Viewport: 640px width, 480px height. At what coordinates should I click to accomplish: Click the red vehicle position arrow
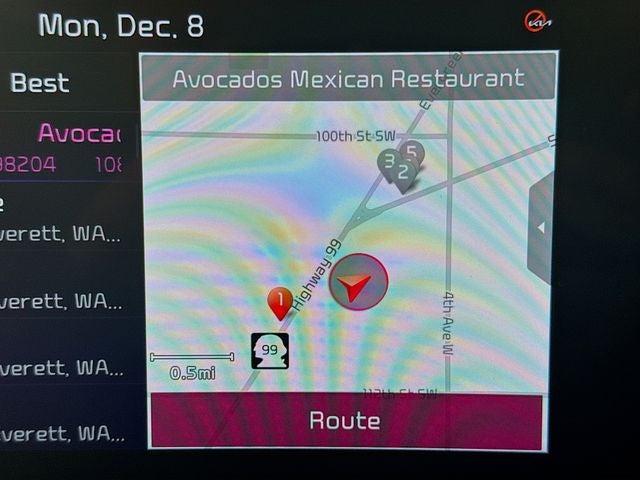coord(357,283)
